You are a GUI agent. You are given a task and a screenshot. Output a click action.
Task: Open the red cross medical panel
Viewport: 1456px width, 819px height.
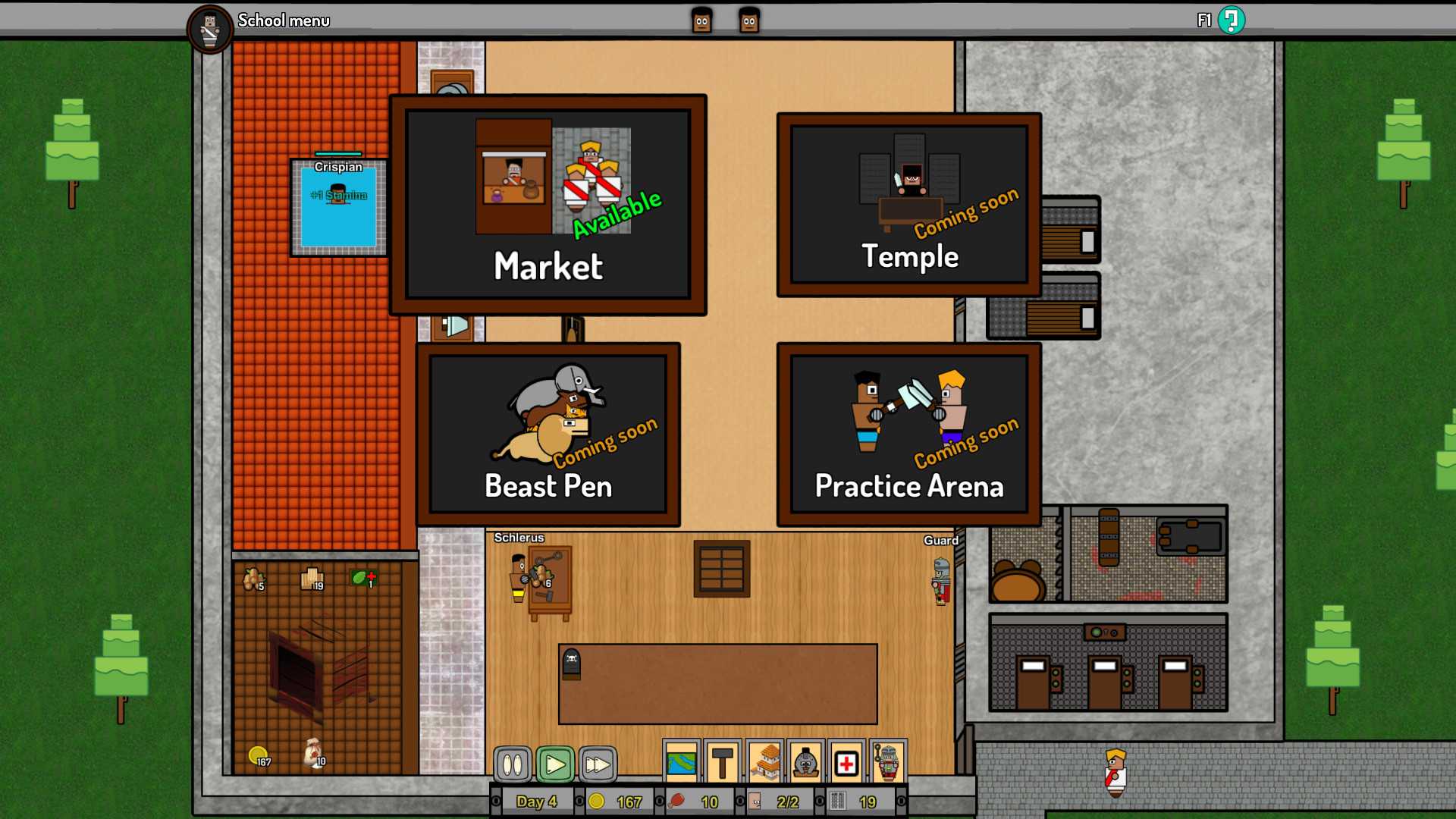click(846, 762)
